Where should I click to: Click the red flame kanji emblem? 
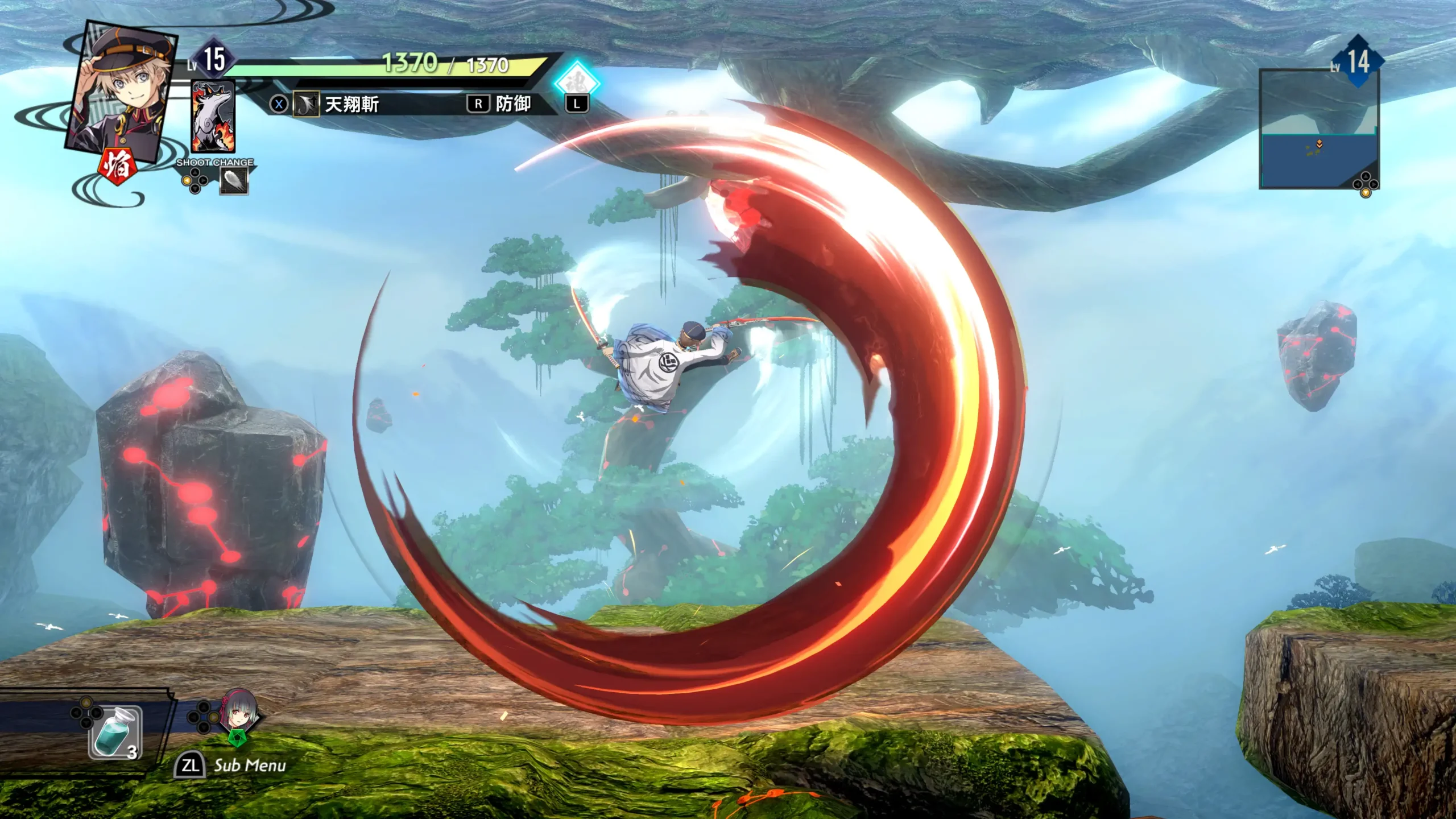[x=117, y=166]
